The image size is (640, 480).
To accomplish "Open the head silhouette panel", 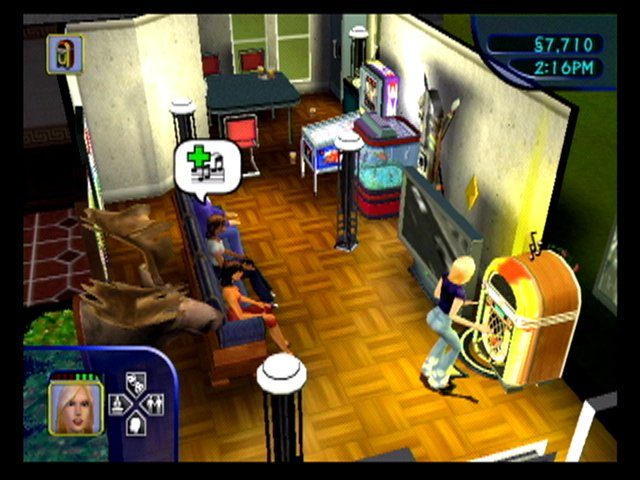I will tap(137, 425).
